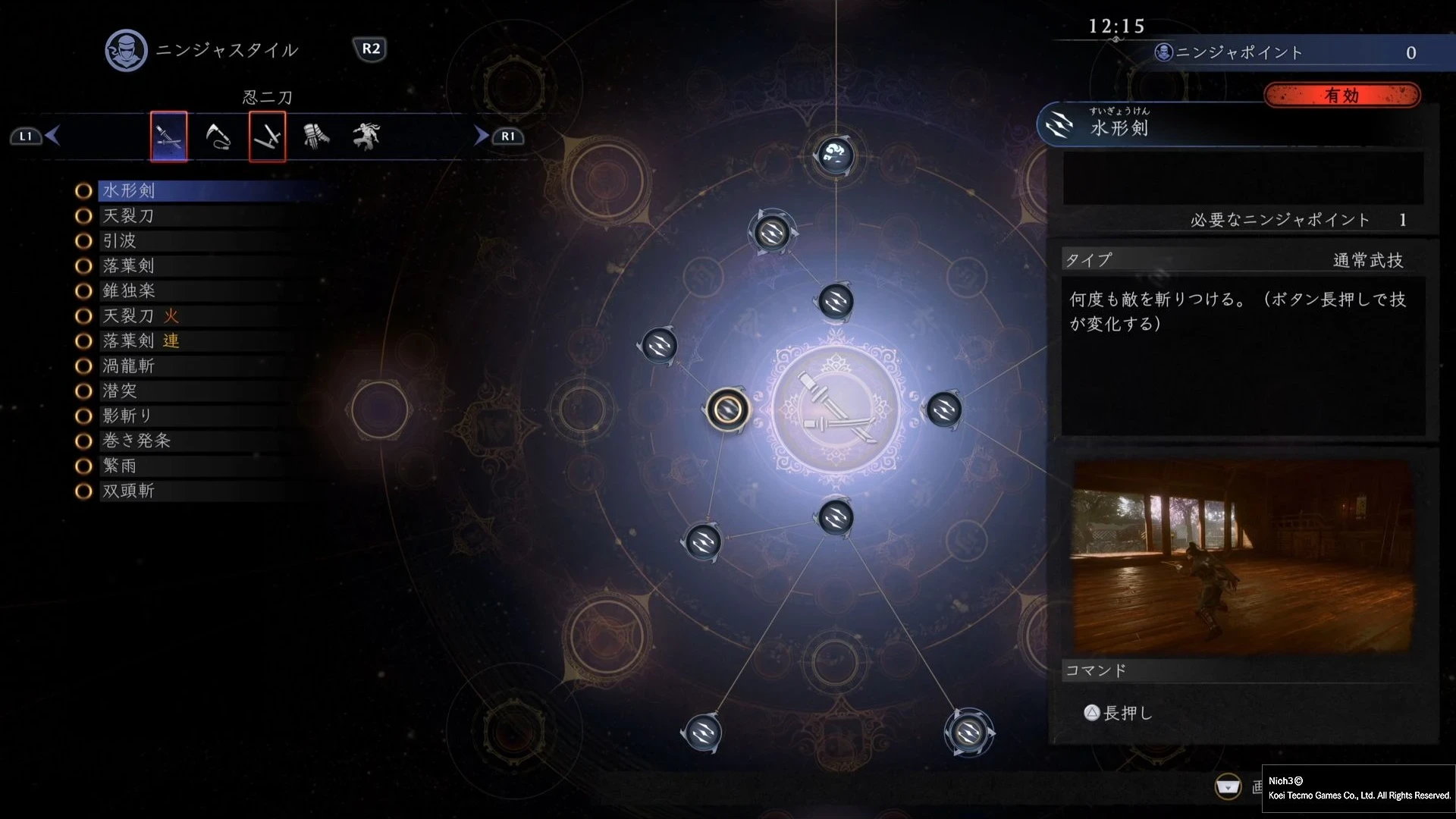Pick the 巻き発条 skill row
1456x819 pixels.
(136, 441)
